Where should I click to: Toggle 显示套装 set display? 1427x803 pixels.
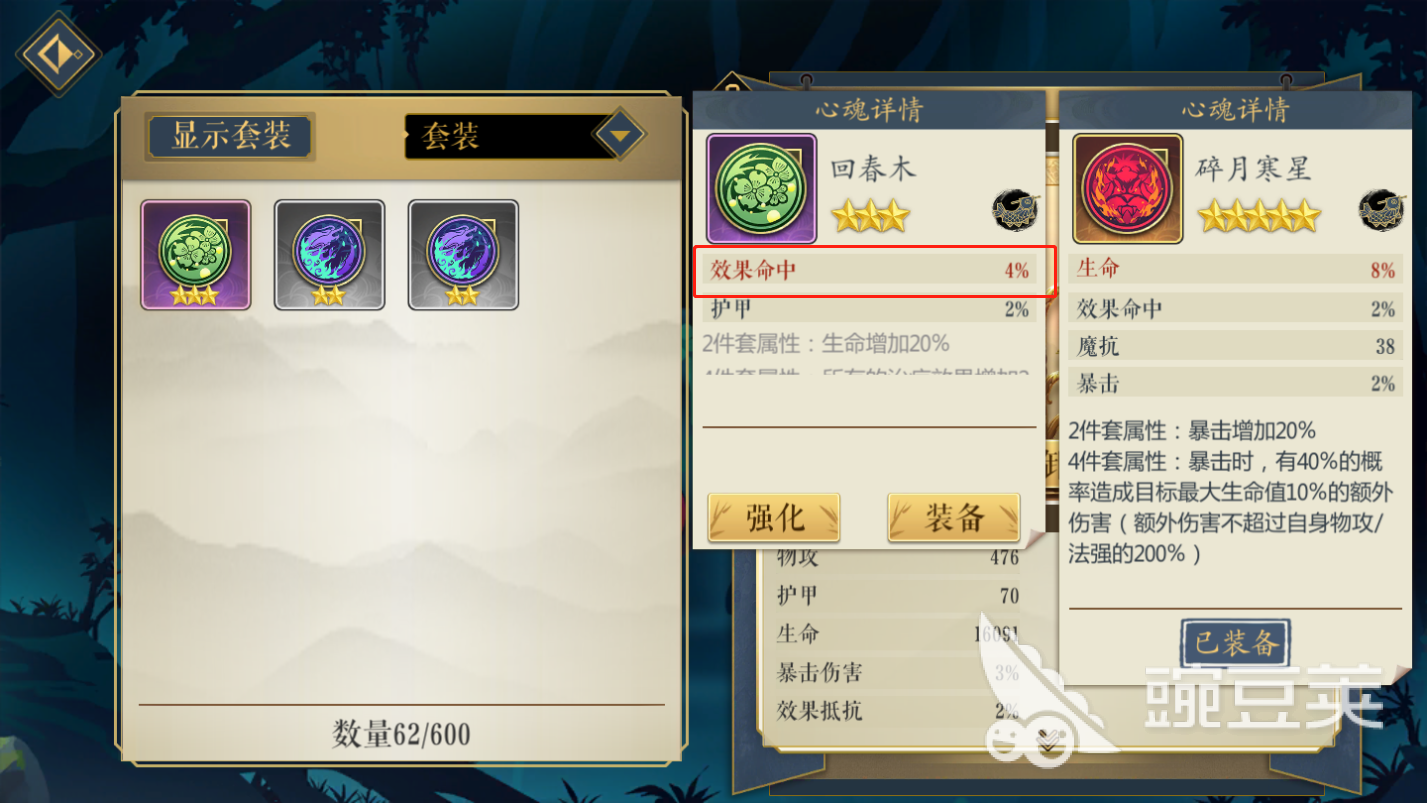[229, 136]
